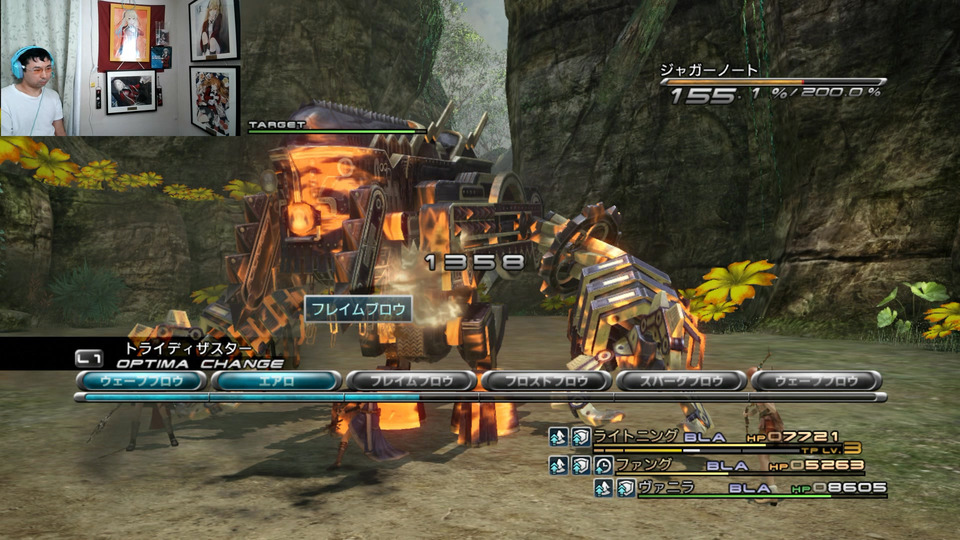Click Fang's clock status effect icon
The width and height of the screenshot is (960, 540).
603,465
